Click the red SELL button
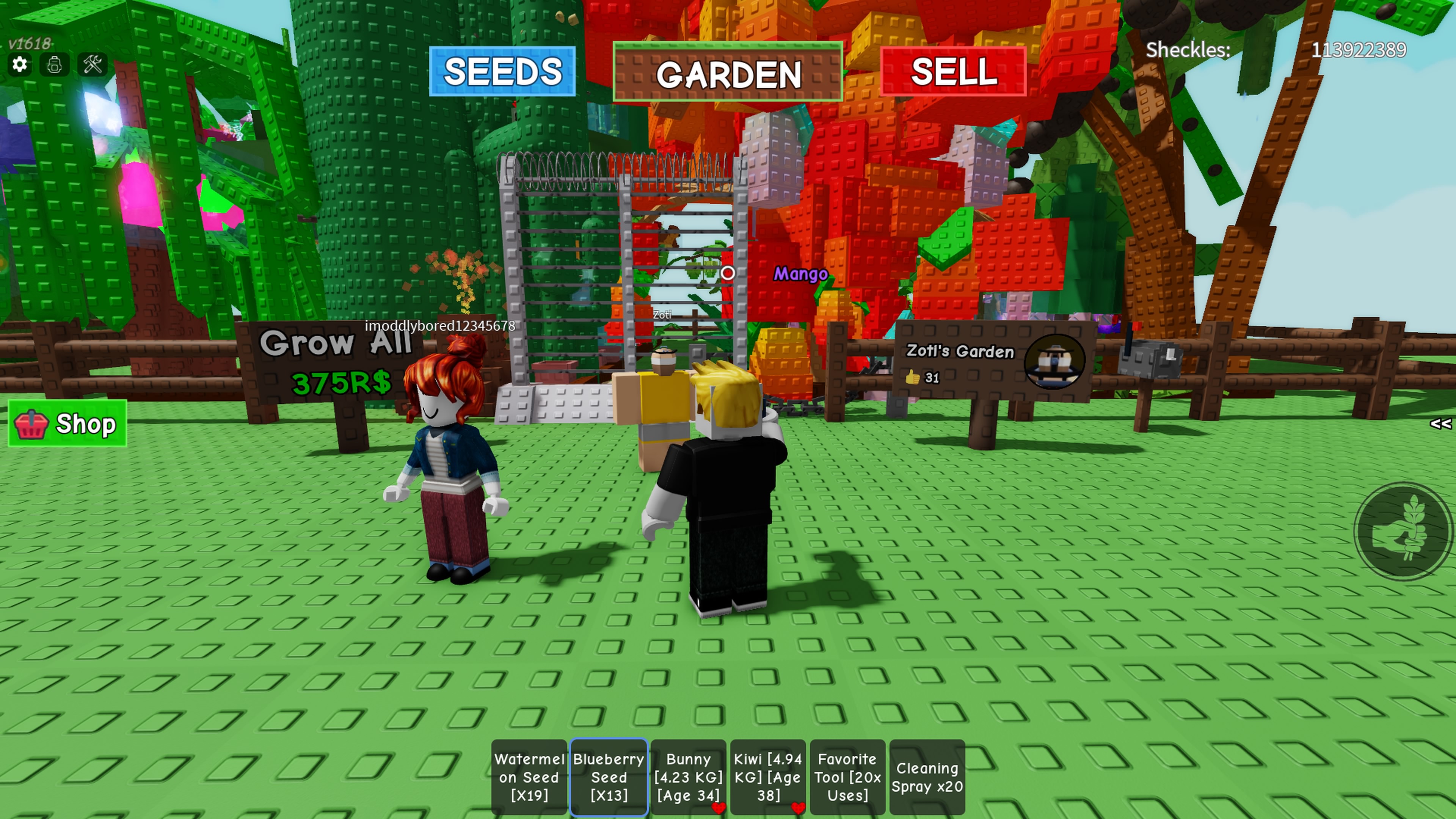Image resolution: width=1456 pixels, height=819 pixels. 953,72
